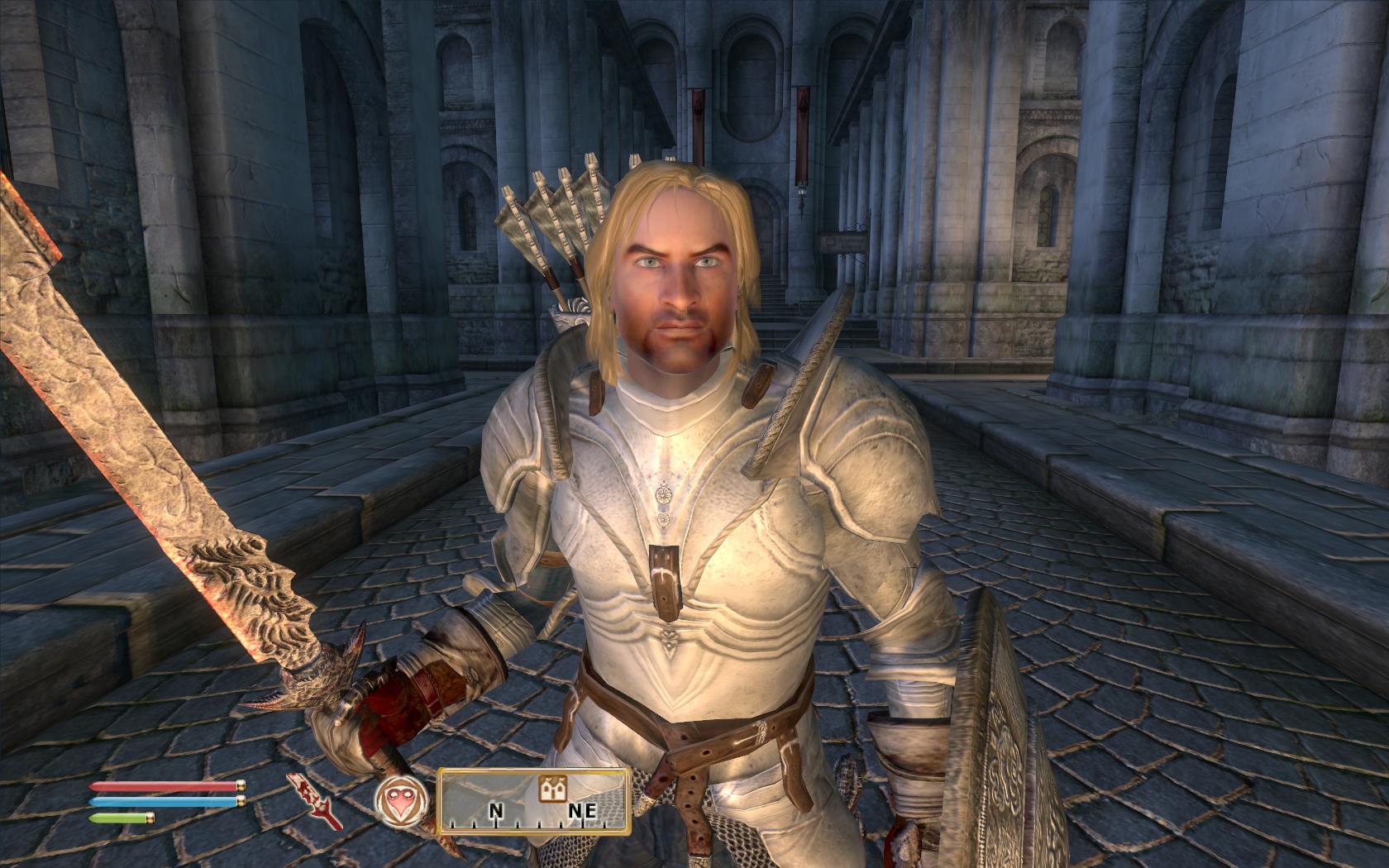
Task: Click the equipped red sword weapon icon
Action: (315, 801)
